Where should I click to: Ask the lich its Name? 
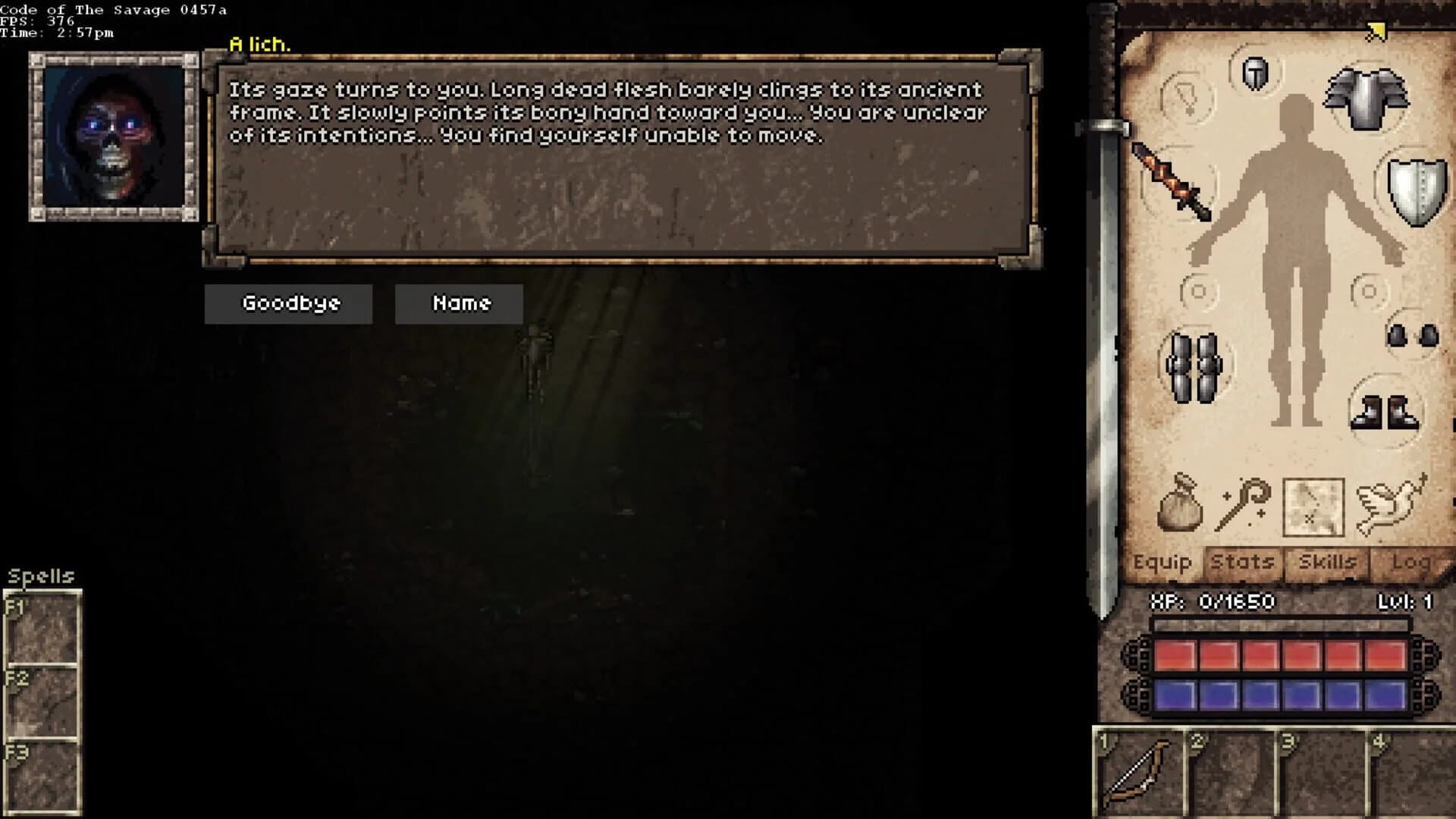pos(459,303)
